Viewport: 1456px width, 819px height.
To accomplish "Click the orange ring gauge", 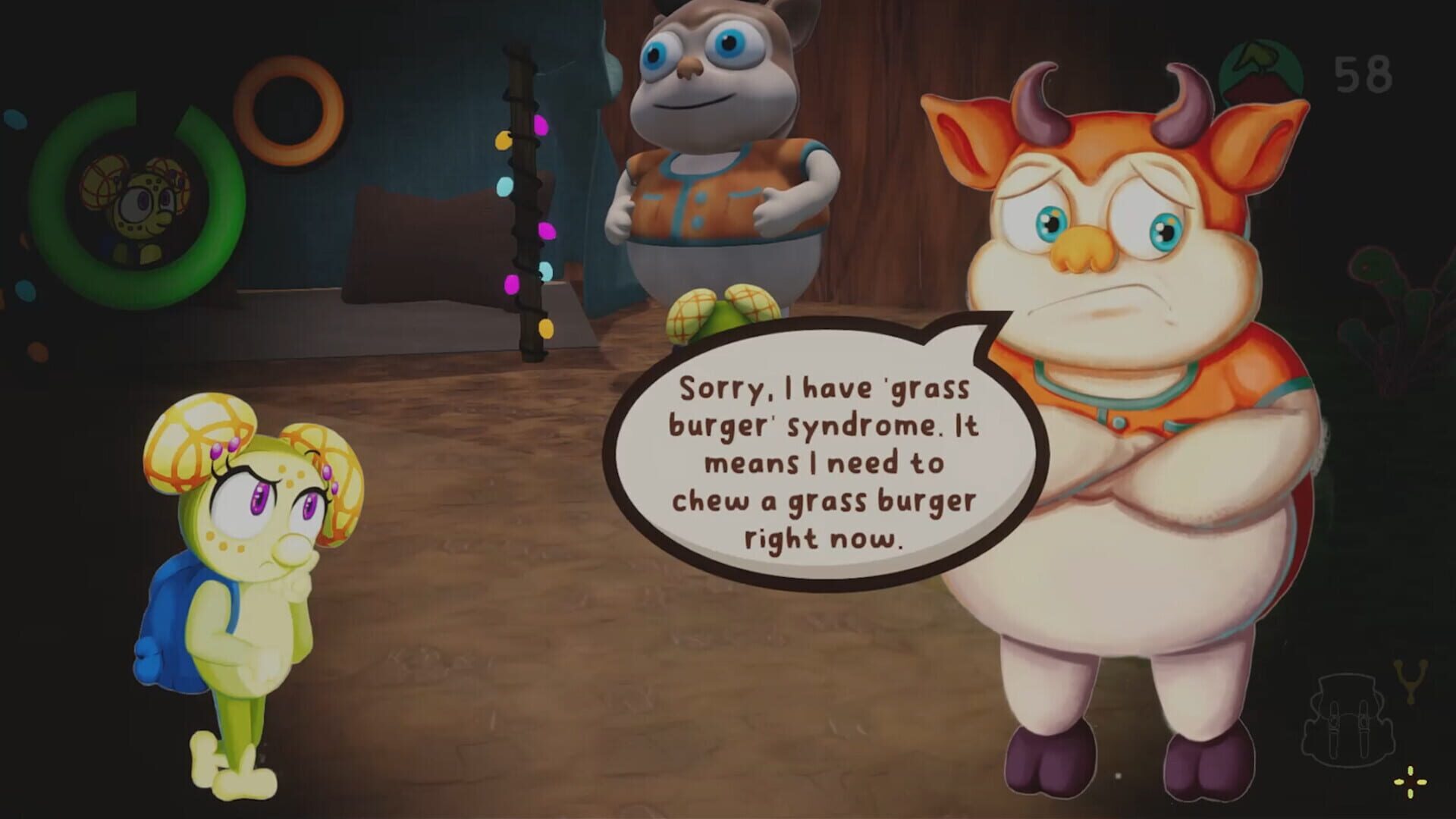I will tap(288, 109).
